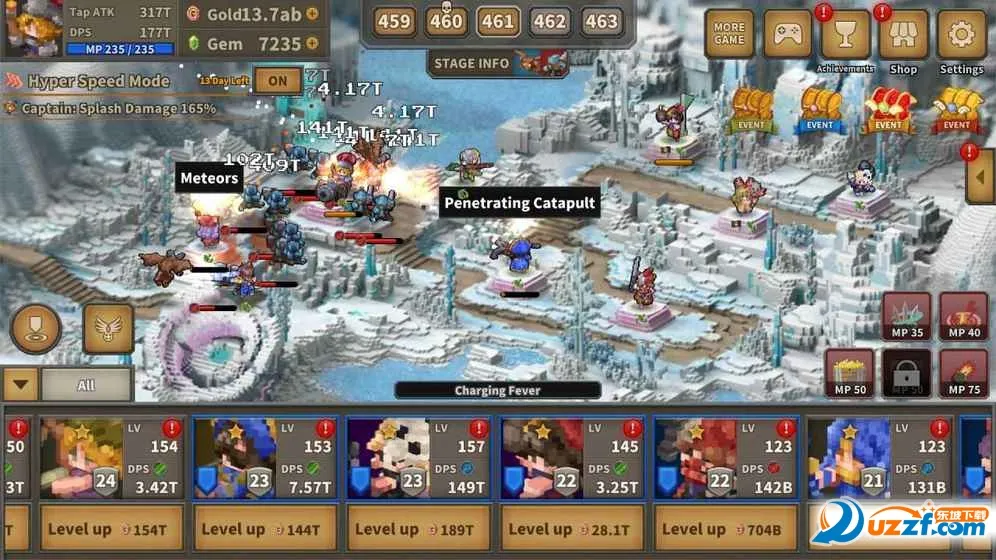Switch to the All heroes filter
The image size is (996, 560).
(x=86, y=385)
